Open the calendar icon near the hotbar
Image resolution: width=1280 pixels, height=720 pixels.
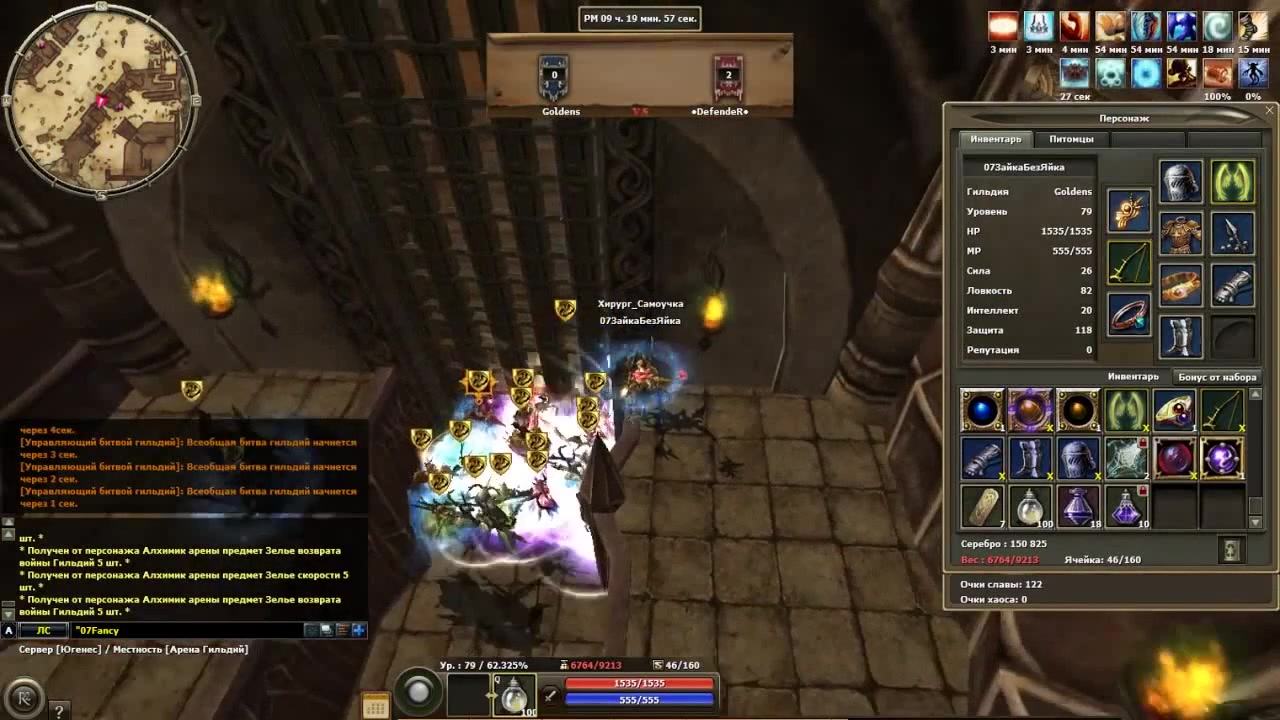(x=375, y=706)
